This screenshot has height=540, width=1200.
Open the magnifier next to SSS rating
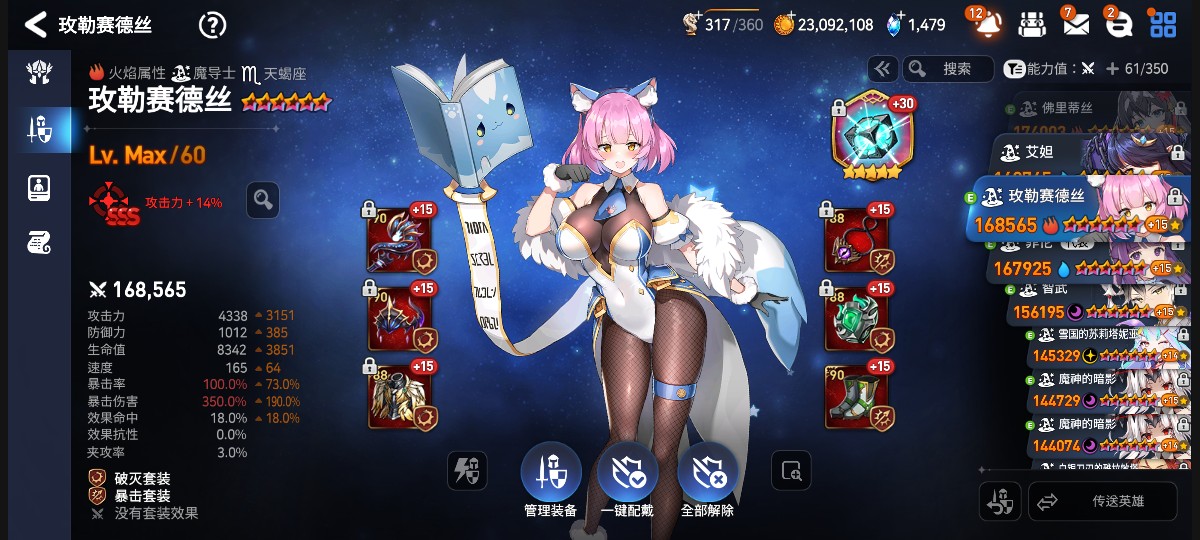pyautogui.click(x=263, y=200)
